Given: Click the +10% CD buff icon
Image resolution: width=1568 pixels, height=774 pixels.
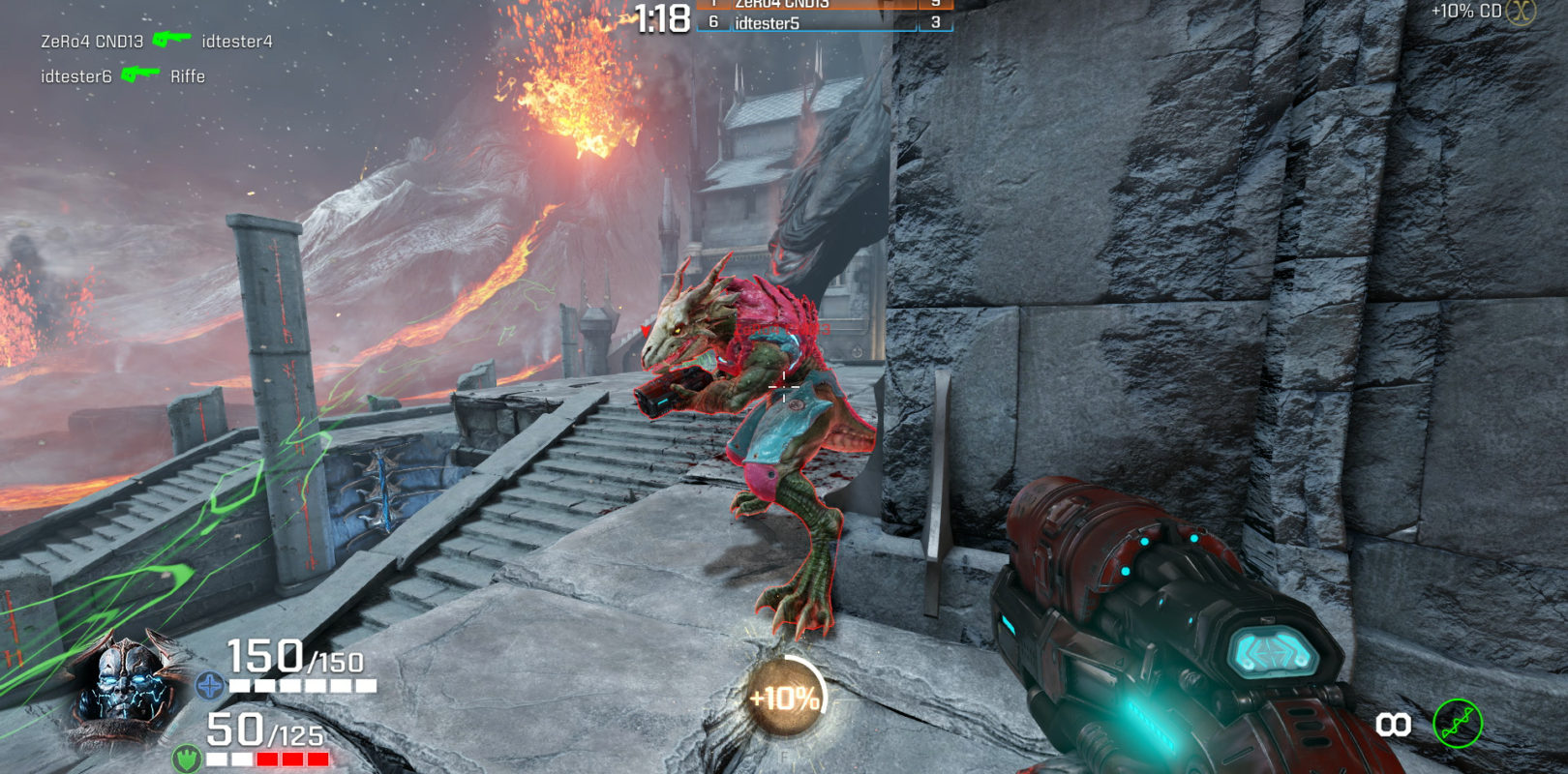Looking at the screenshot, I should [1521, 12].
